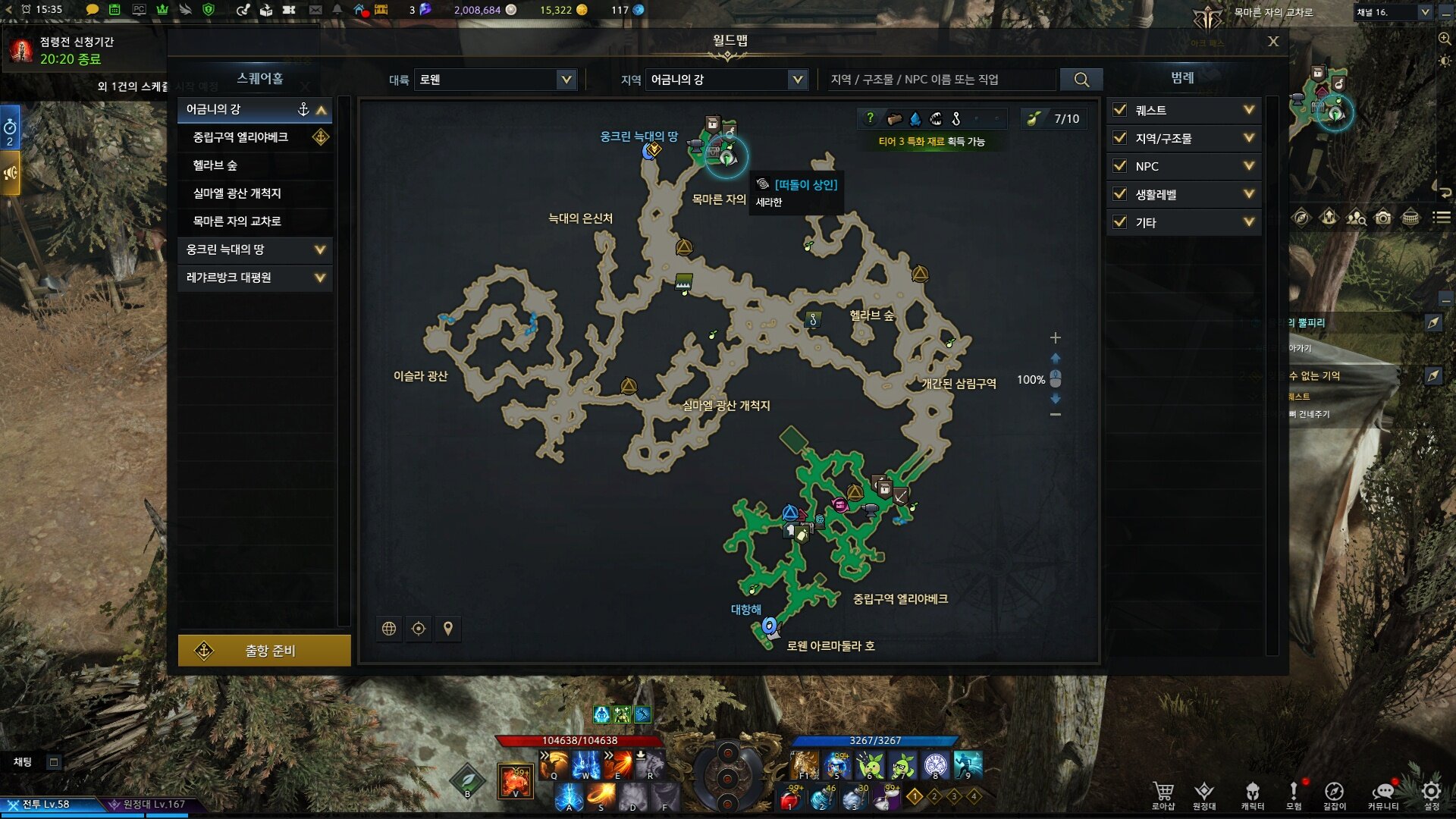The image size is (1456, 819).
Task: Select 헬라브 숲 in the area list
Action: pyautogui.click(x=215, y=165)
